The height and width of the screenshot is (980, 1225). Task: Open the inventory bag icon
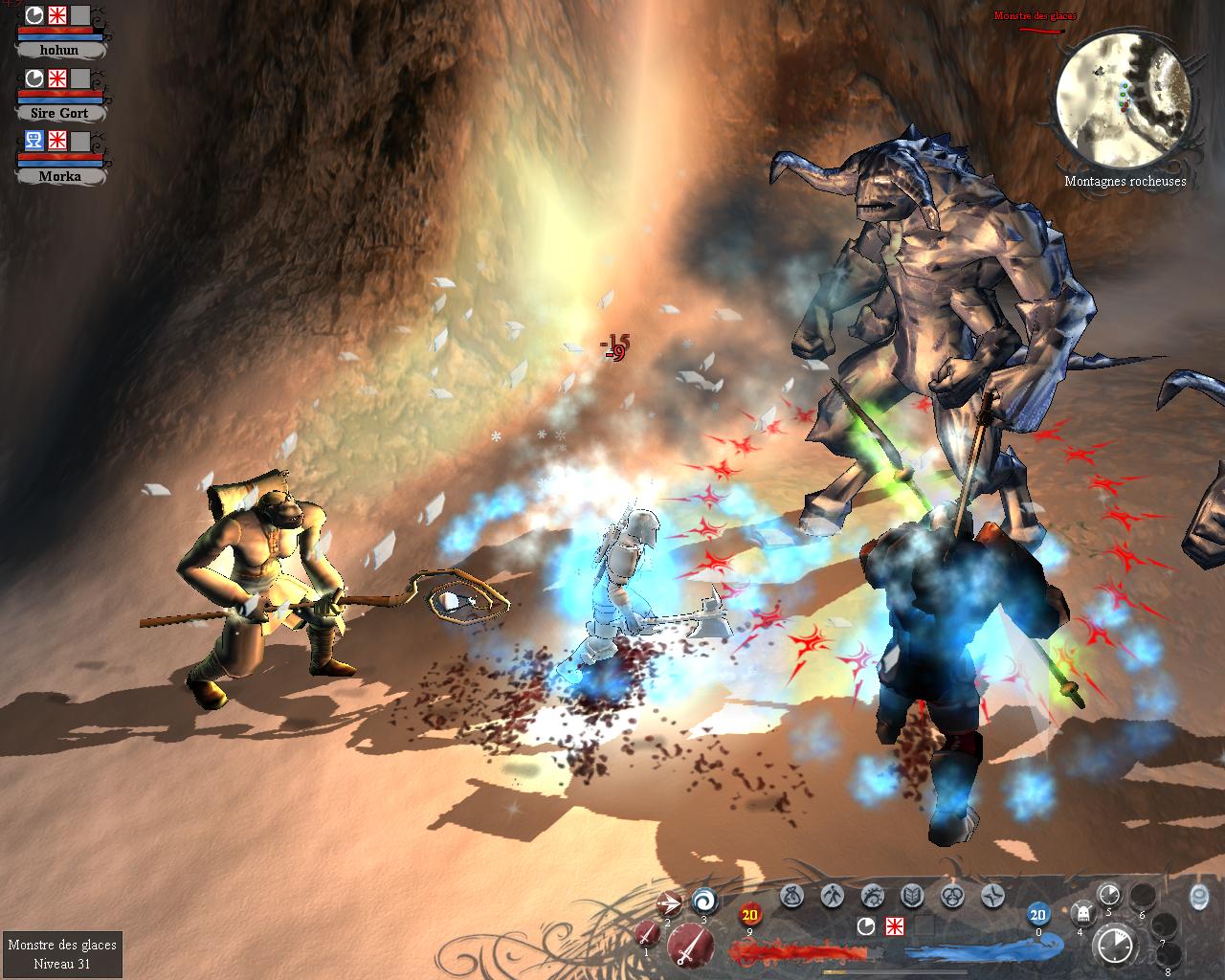click(791, 896)
